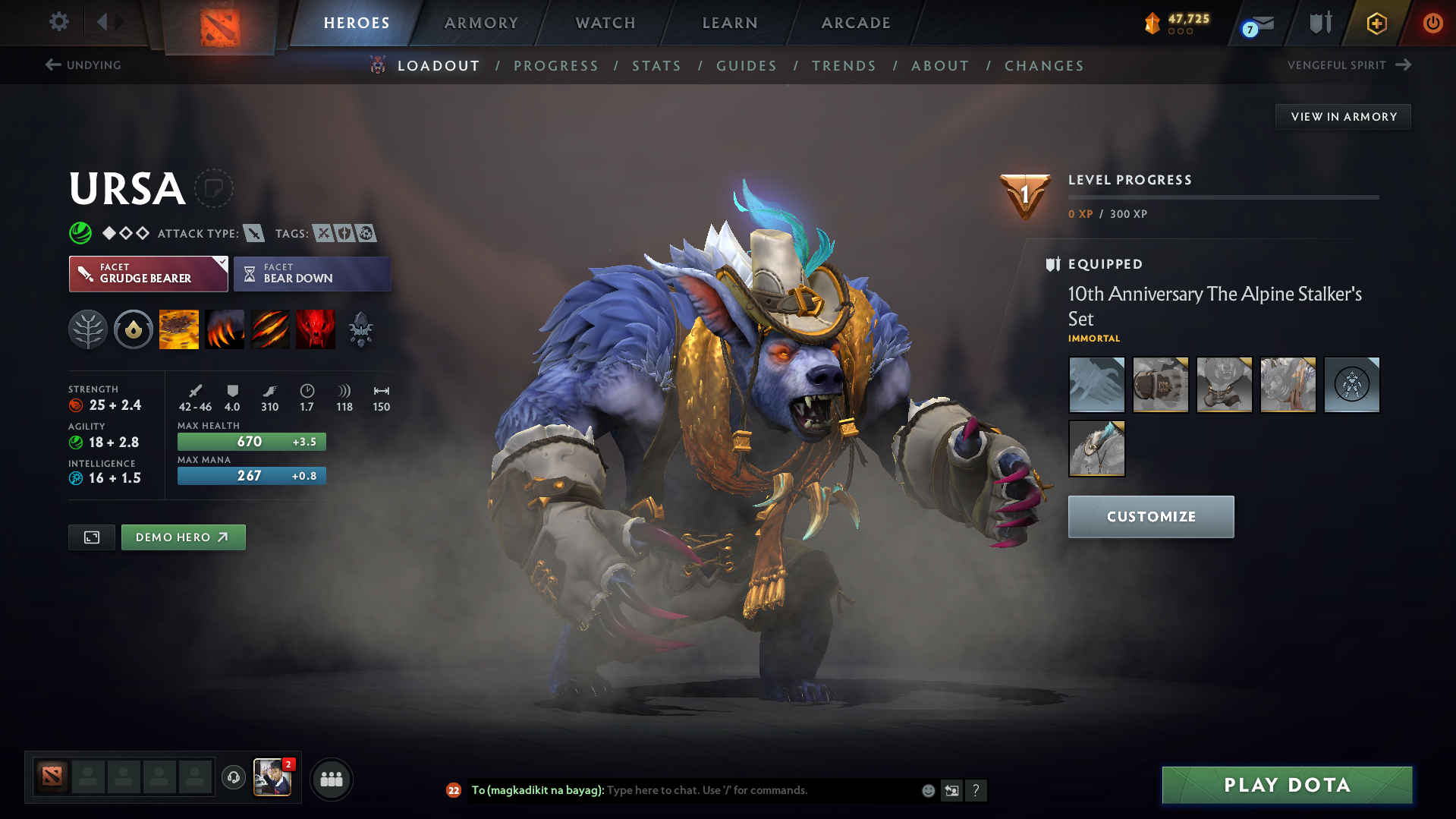The width and height of the screenshot is (1456, 819).
Task: Open the settings gear icon
Action: click(x=58, y=22)
